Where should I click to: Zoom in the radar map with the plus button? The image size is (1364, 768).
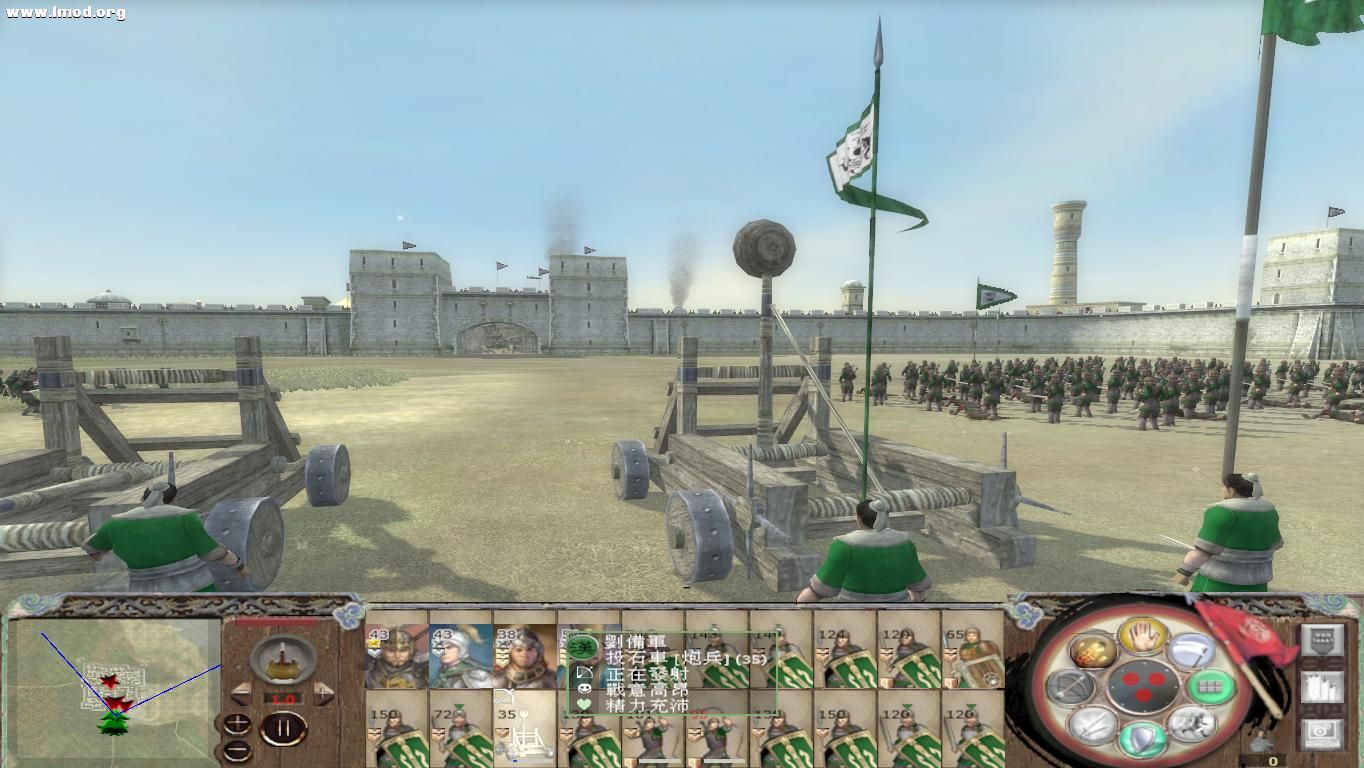click(239, 722)
